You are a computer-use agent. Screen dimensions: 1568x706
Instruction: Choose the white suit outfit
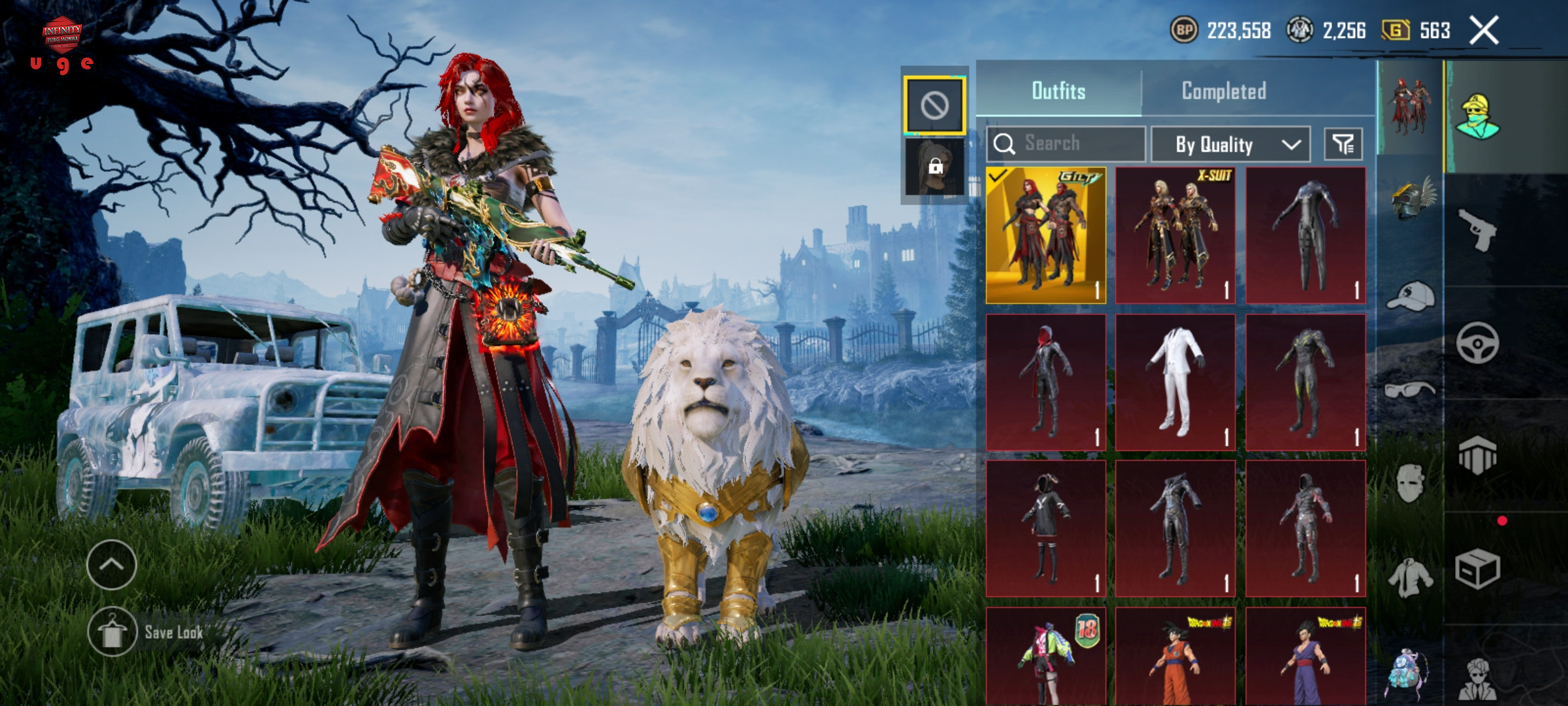tap(1175, 382)
